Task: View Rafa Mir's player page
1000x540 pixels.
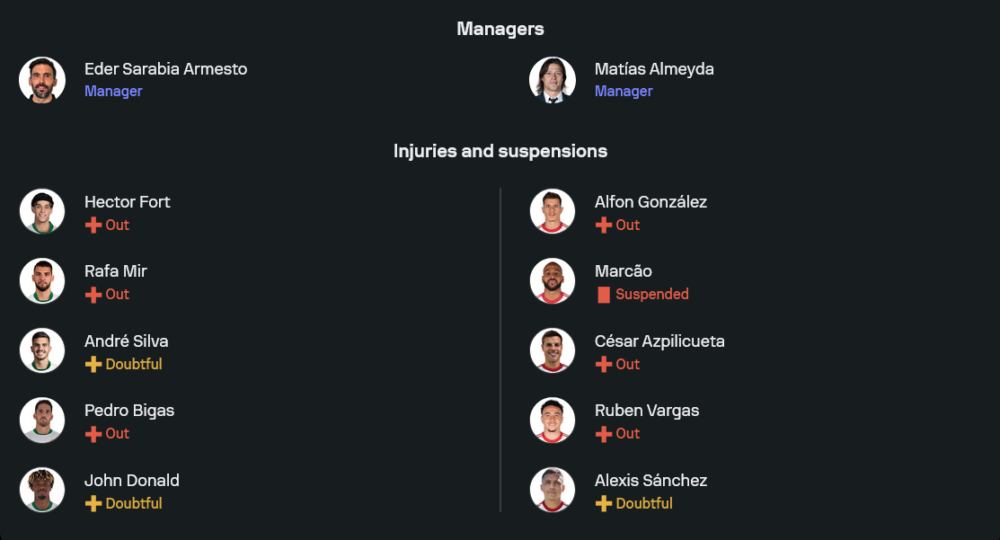Action: [x=115, y=272]
